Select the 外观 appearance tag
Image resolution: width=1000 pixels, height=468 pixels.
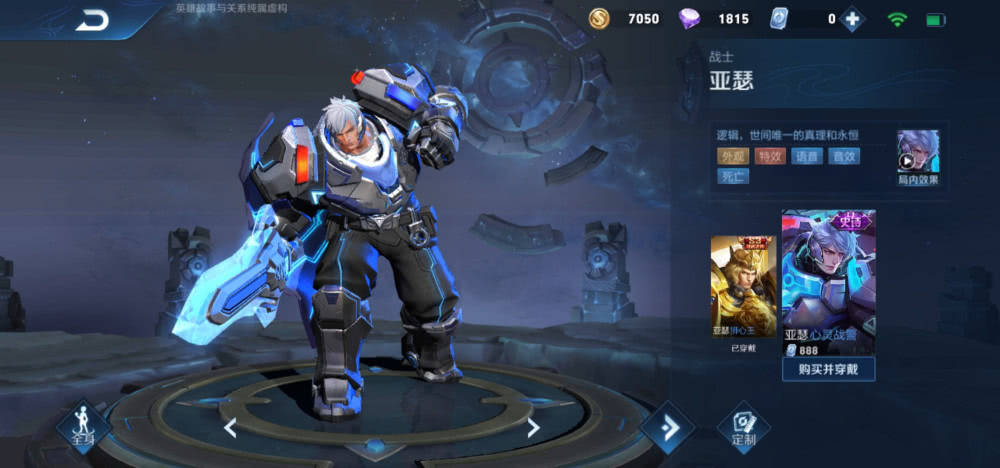[732, 156]
